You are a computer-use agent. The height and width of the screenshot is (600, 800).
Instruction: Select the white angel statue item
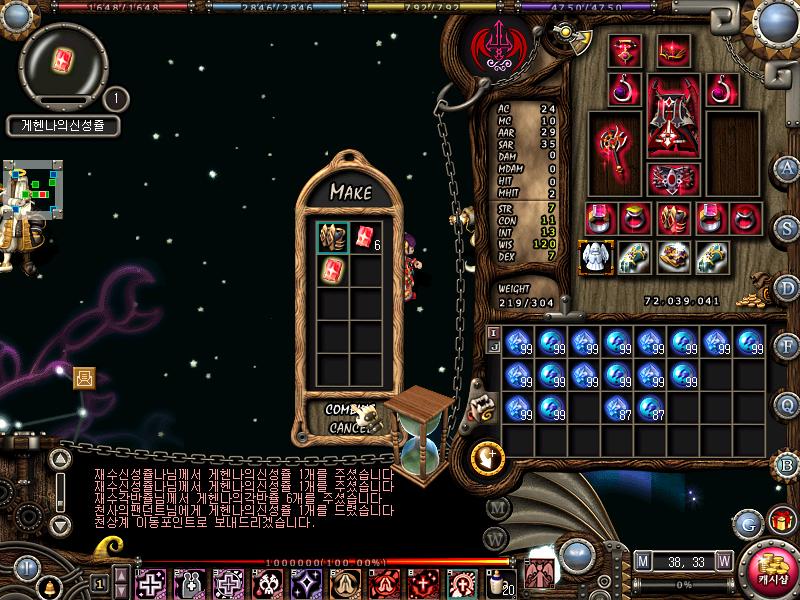(596, 257)
